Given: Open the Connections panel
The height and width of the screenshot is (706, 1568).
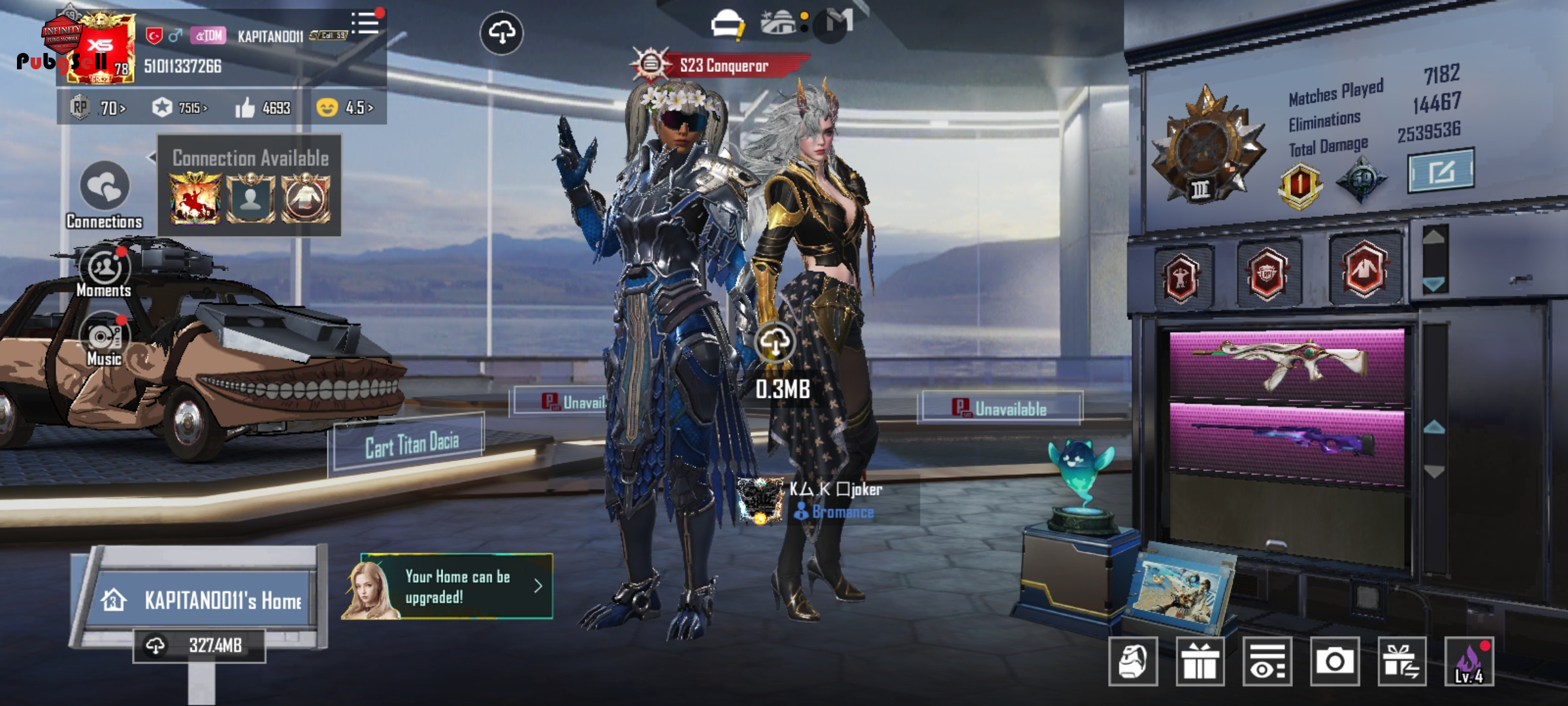Looking at the screenshot, I should tap(105, 190).
